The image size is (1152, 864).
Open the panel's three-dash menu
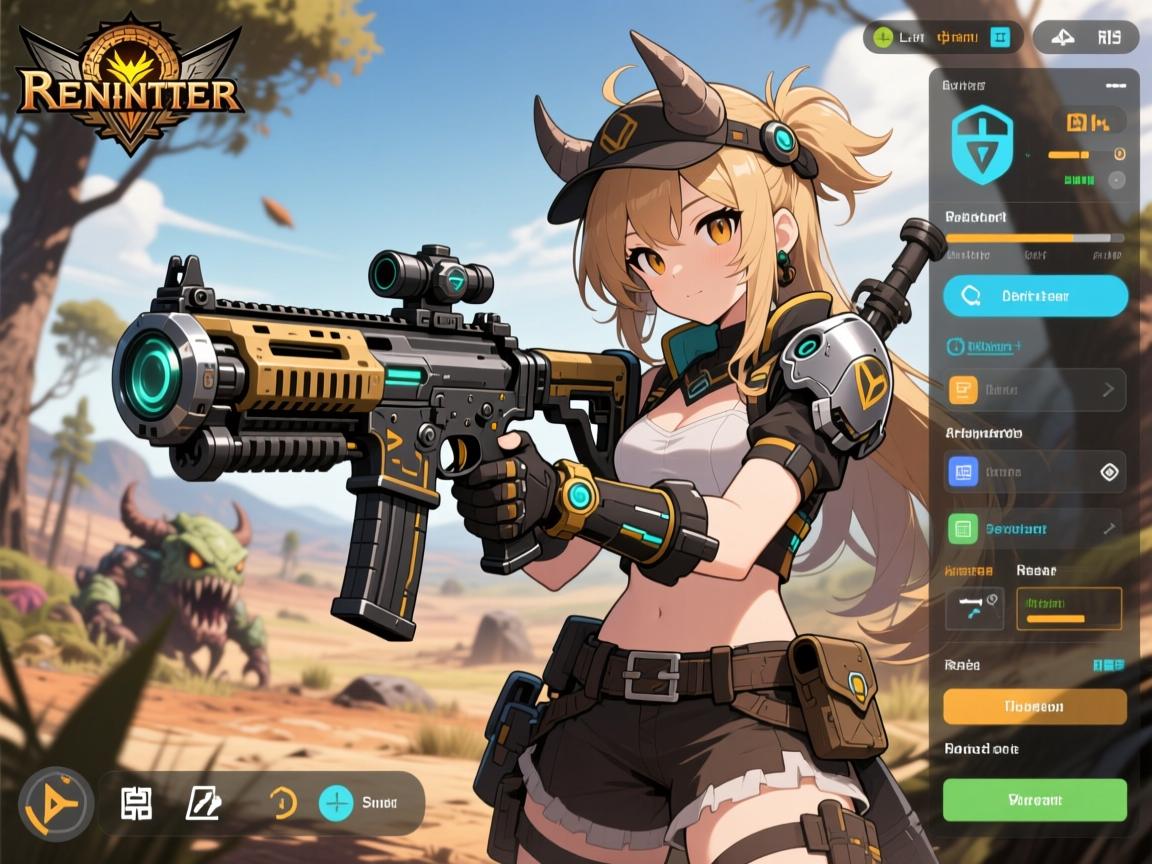(1115, 86)
